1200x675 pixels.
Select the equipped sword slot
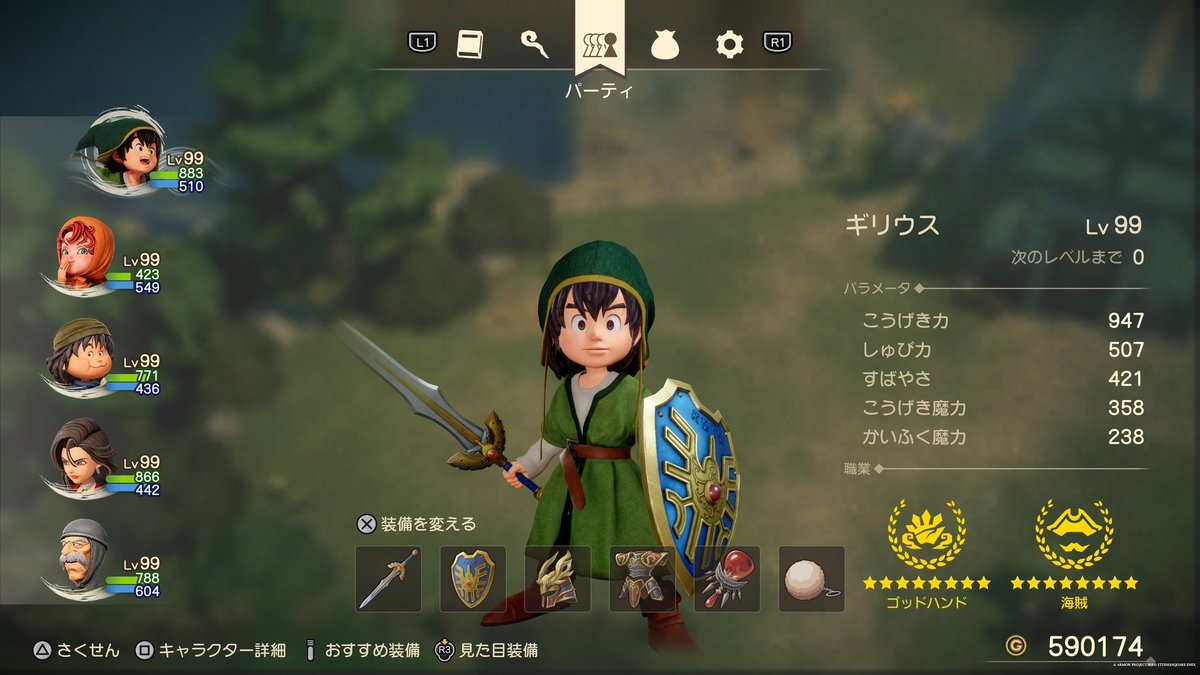coord(388,579)
